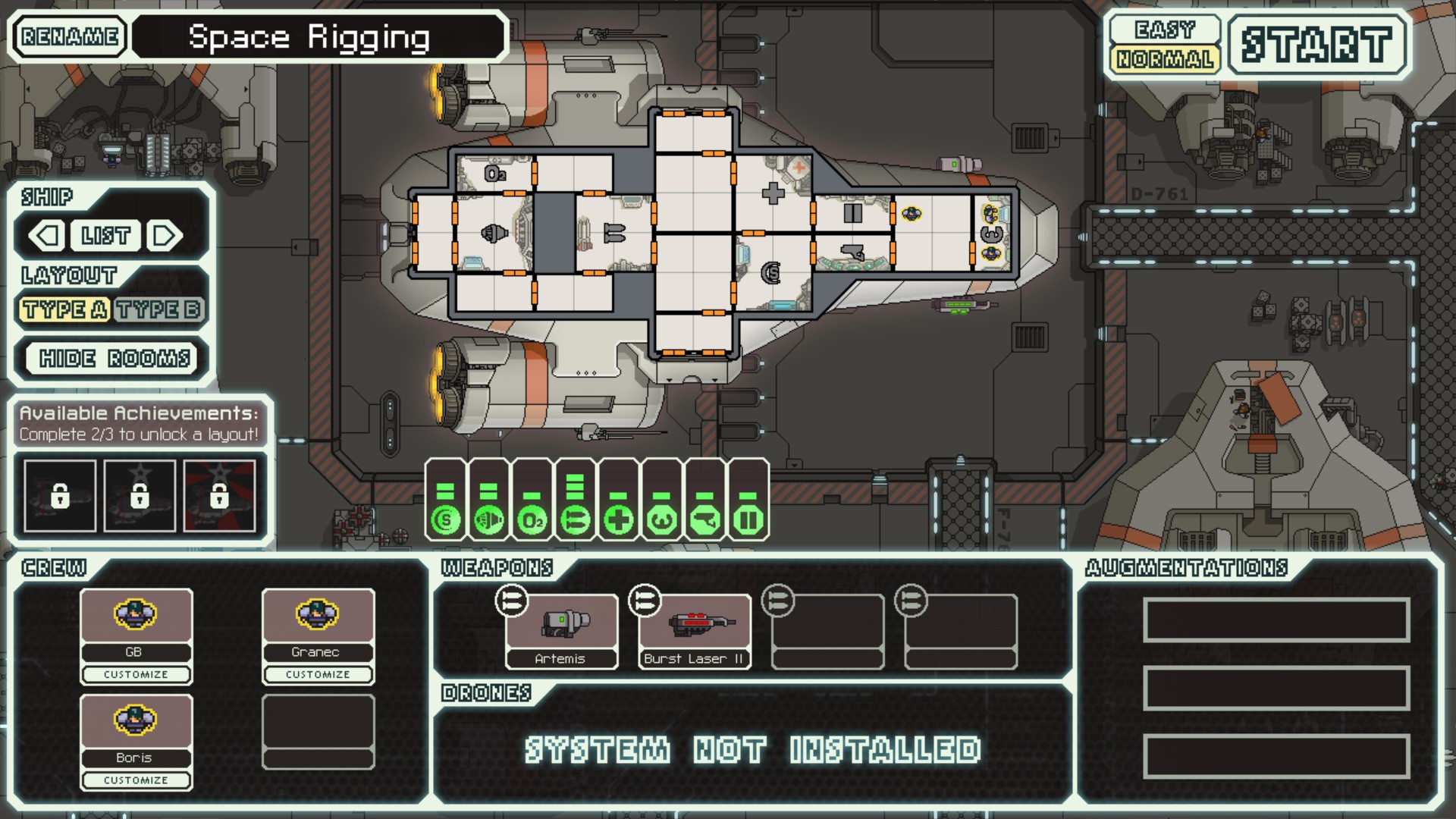This screenshot has width=1456, height=819.
Task: Customize crew member Granec
Action: point(318,674)
